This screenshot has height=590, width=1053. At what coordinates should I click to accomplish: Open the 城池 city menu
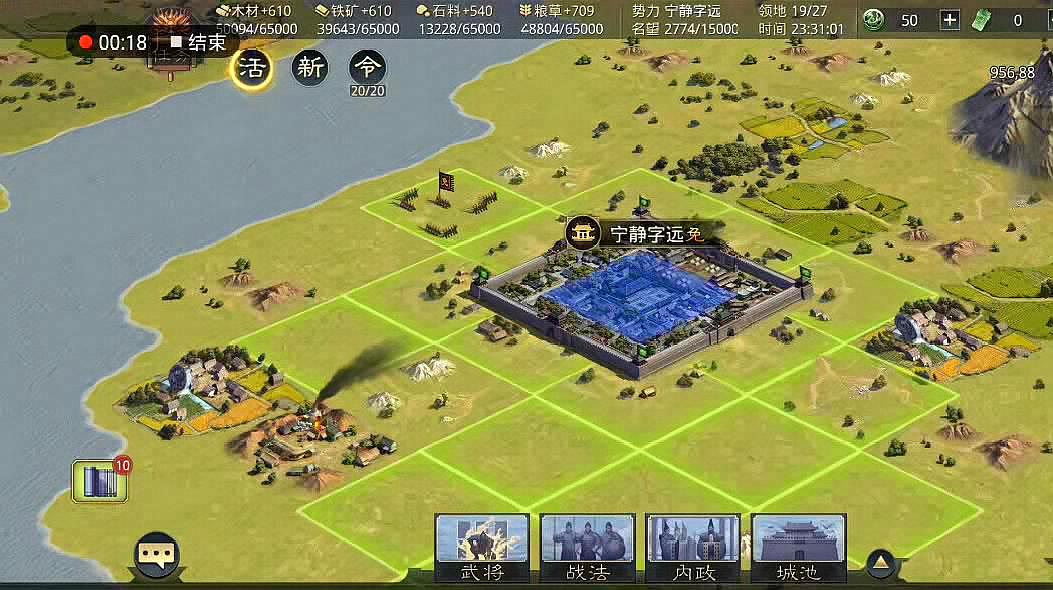[798, 547]
